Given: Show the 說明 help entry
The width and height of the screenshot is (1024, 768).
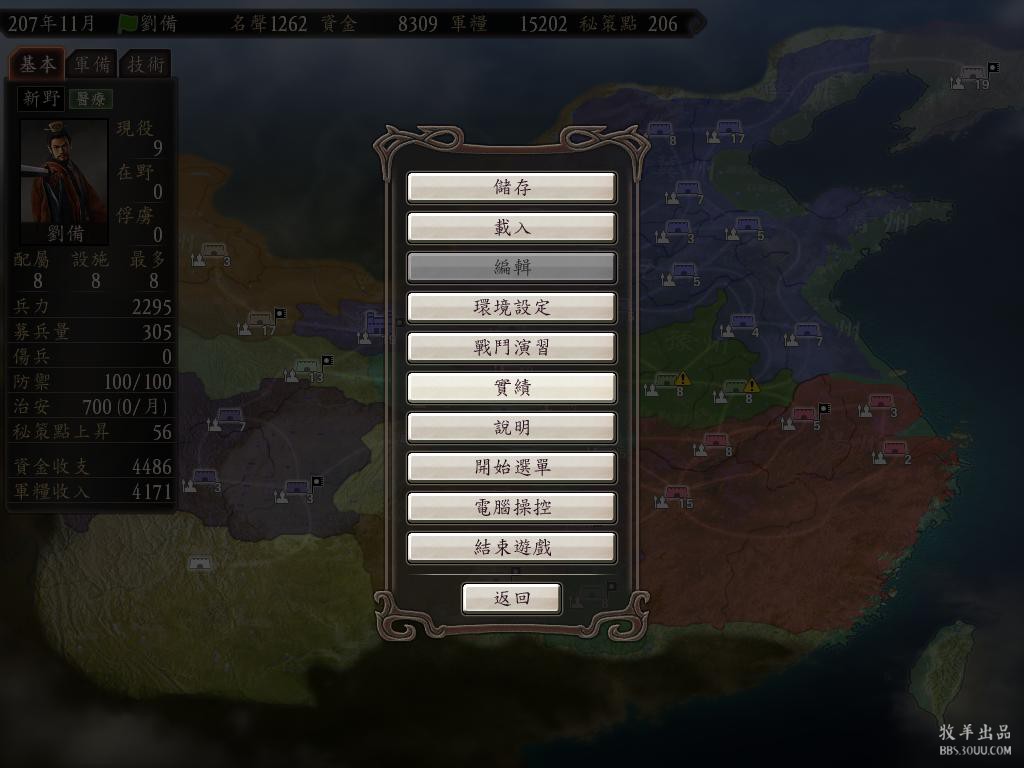Looking at the screenshot, I should (x=512, y=428).
